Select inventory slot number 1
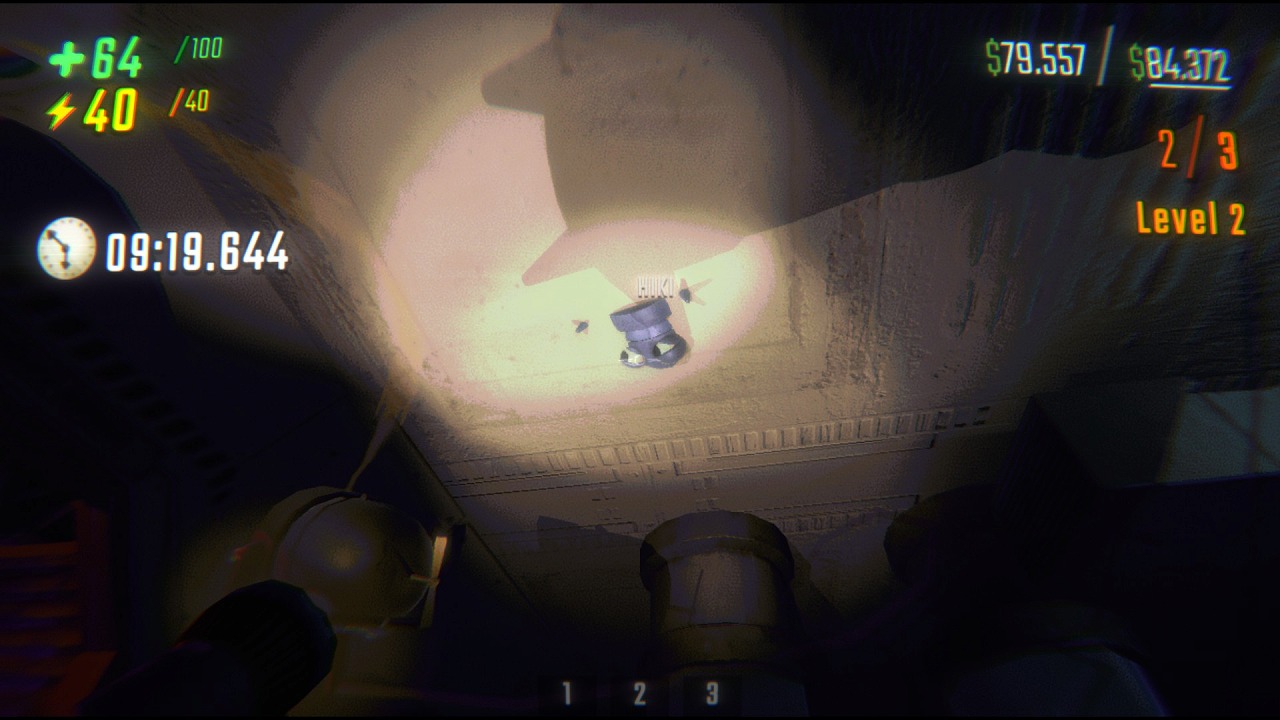 566,693
